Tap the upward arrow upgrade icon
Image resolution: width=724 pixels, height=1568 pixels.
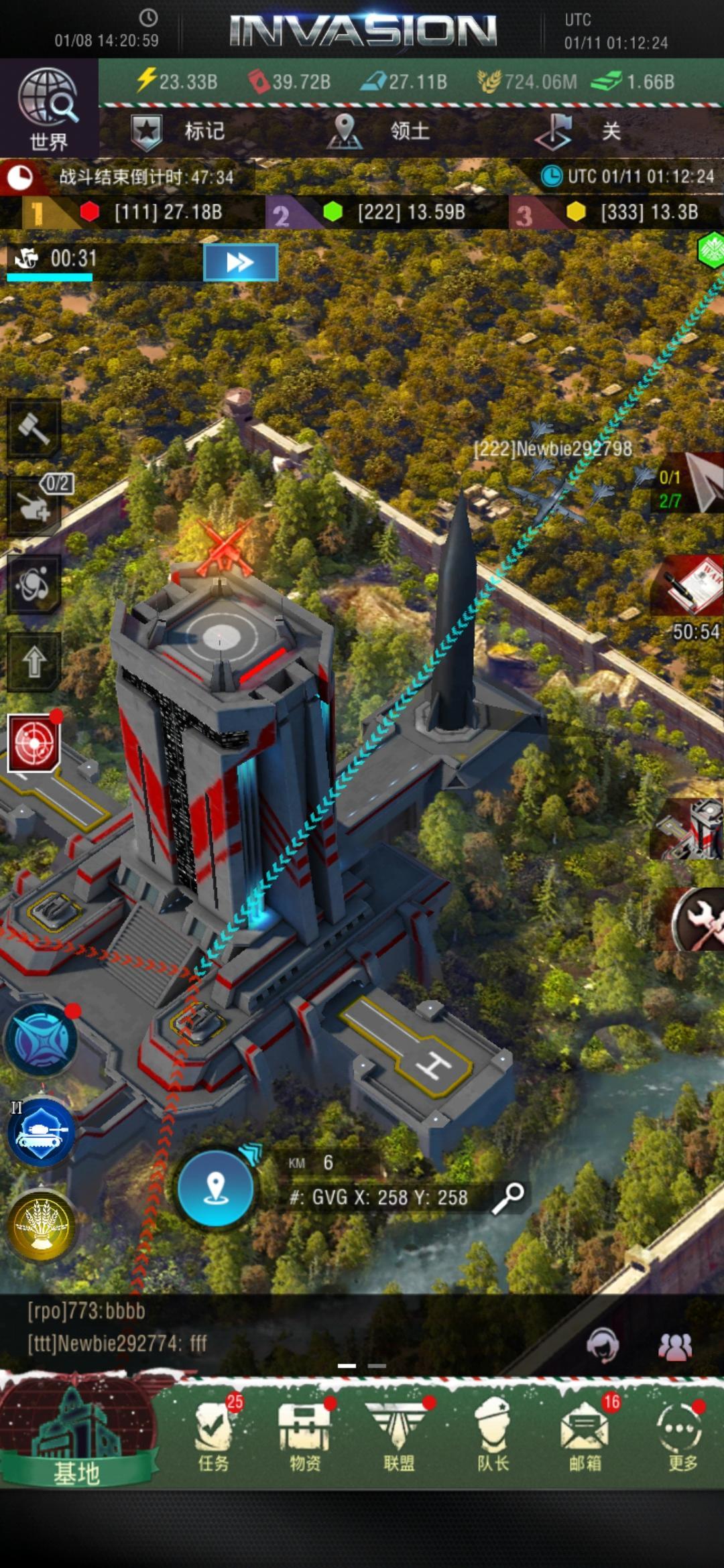point(34,662)
